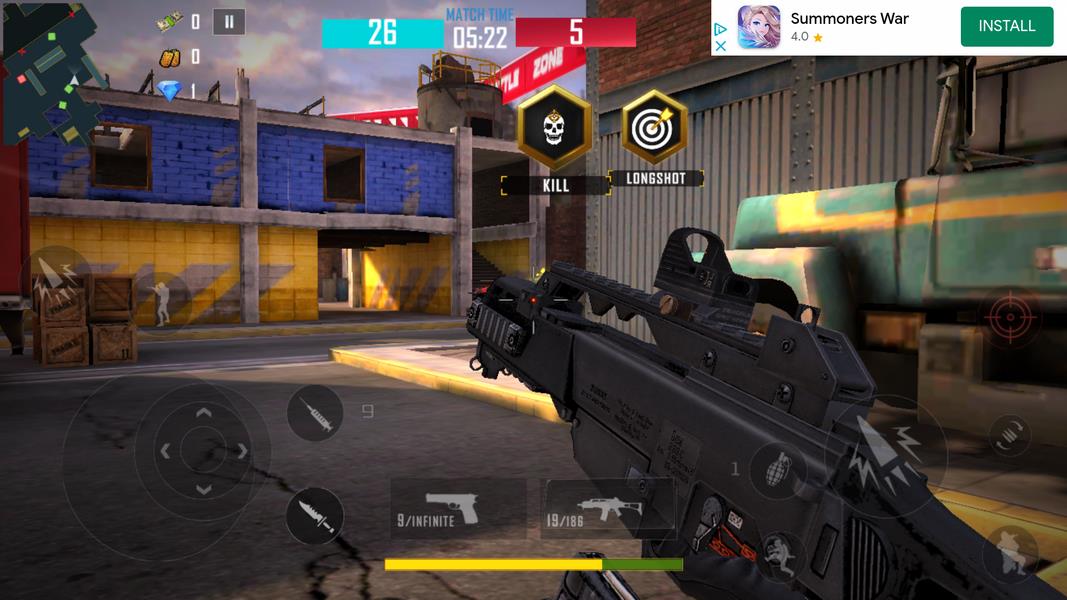Viewport: 1067px width, 600px height.
Task: Install Summoners War from the ad
Action: pos(1006,27)
